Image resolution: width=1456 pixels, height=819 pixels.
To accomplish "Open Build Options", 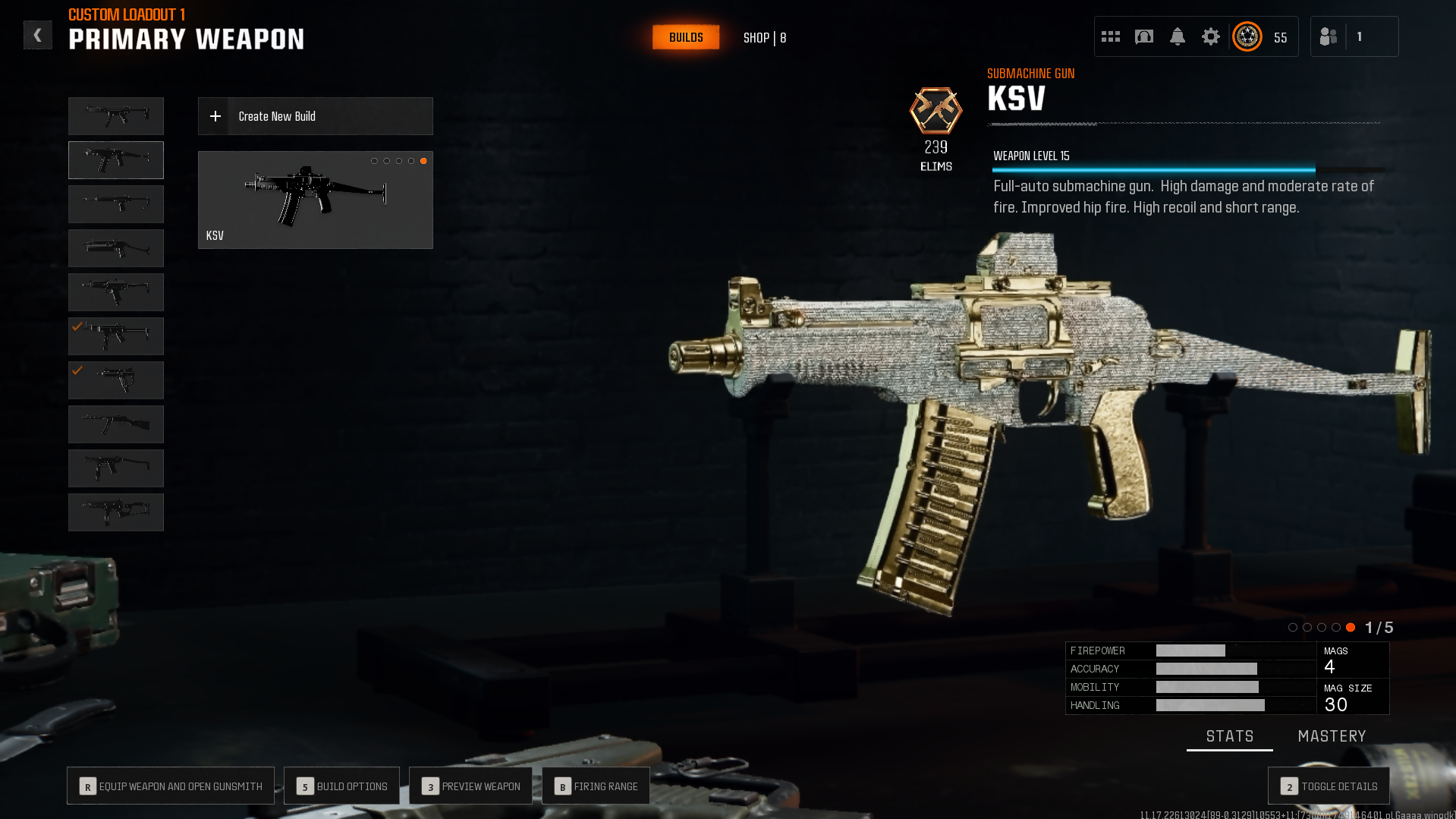I will [x=341, y=786].
